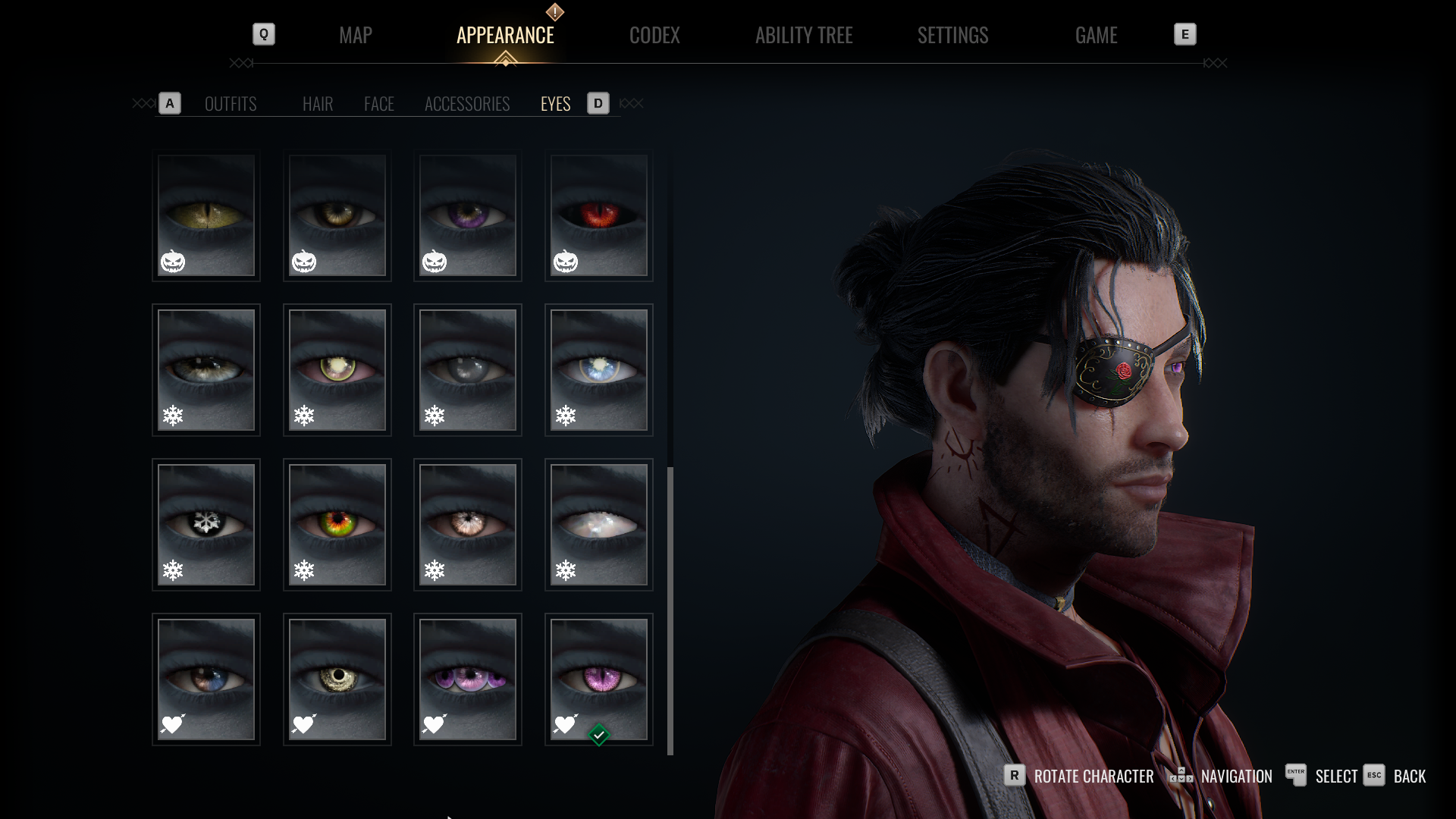1456x819 pixels.
Task: Show the Hair category
Action: point(318,104)
